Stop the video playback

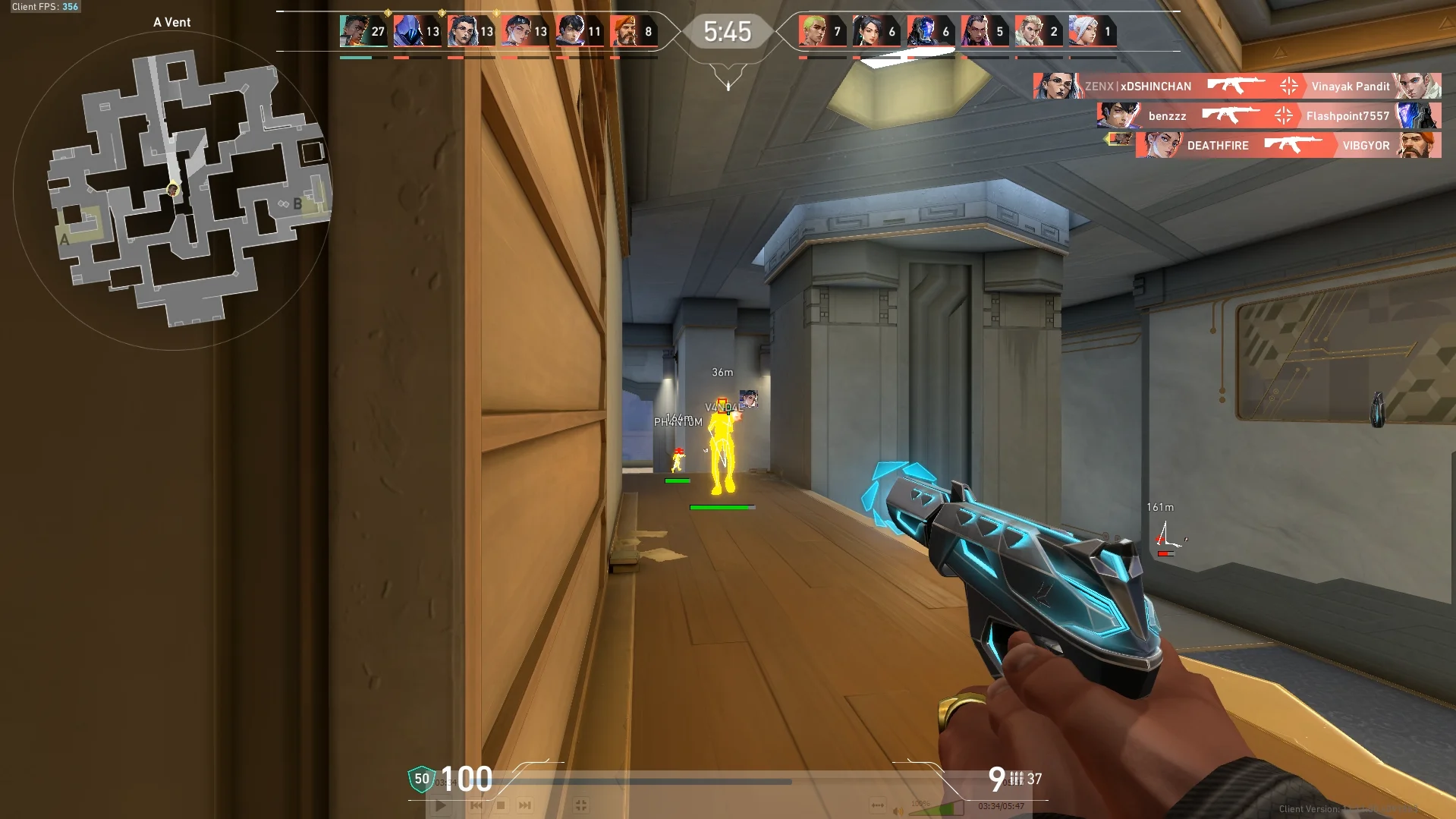coord(501,805)
